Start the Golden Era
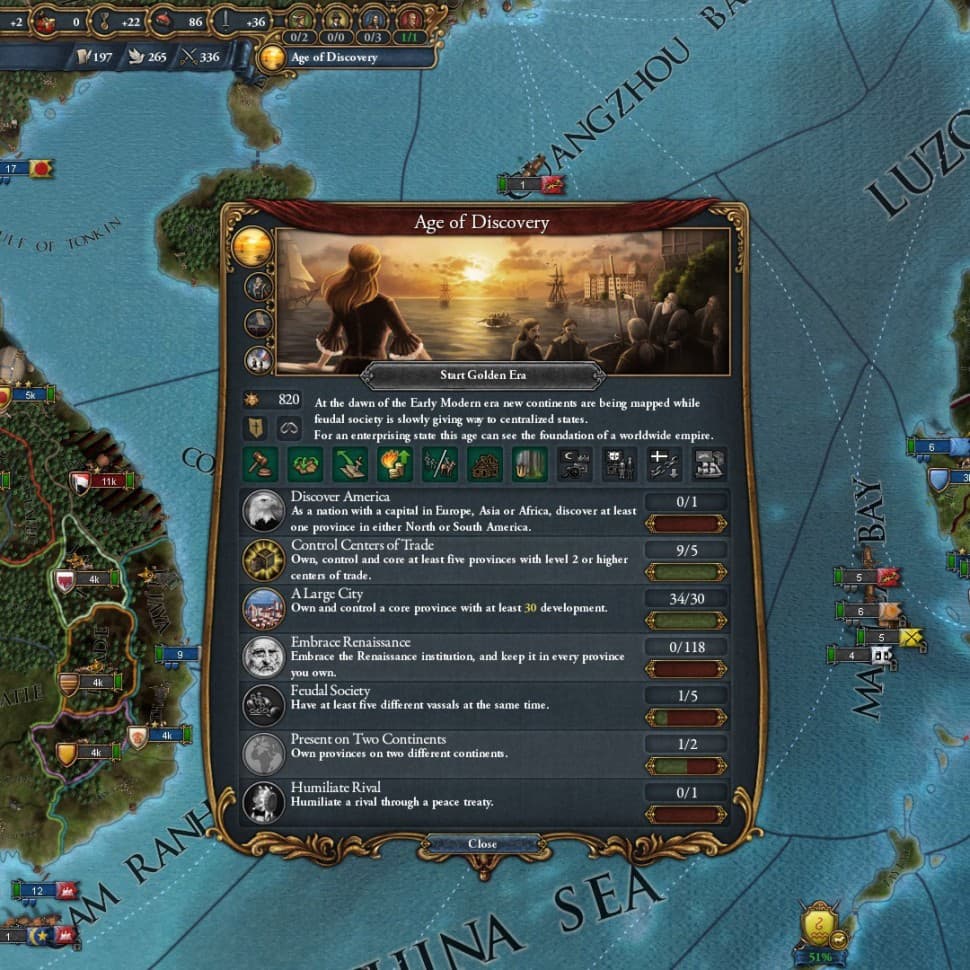Viewport: 970px width, 970px height. coord(482,375)
